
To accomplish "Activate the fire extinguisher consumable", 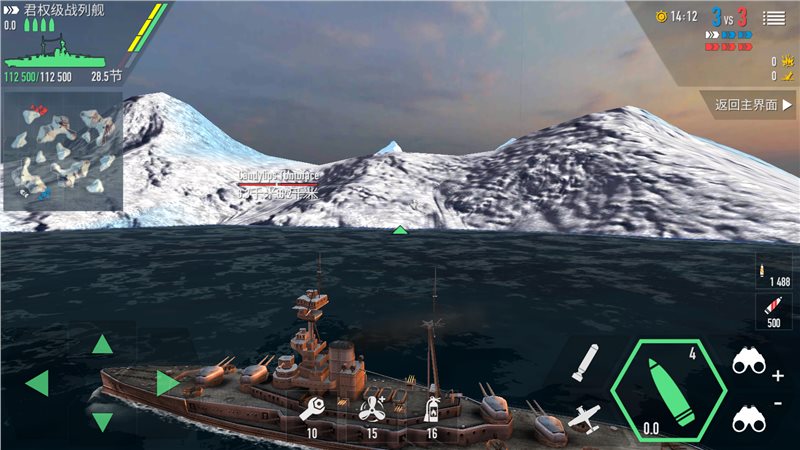I will tap(432, 409).
